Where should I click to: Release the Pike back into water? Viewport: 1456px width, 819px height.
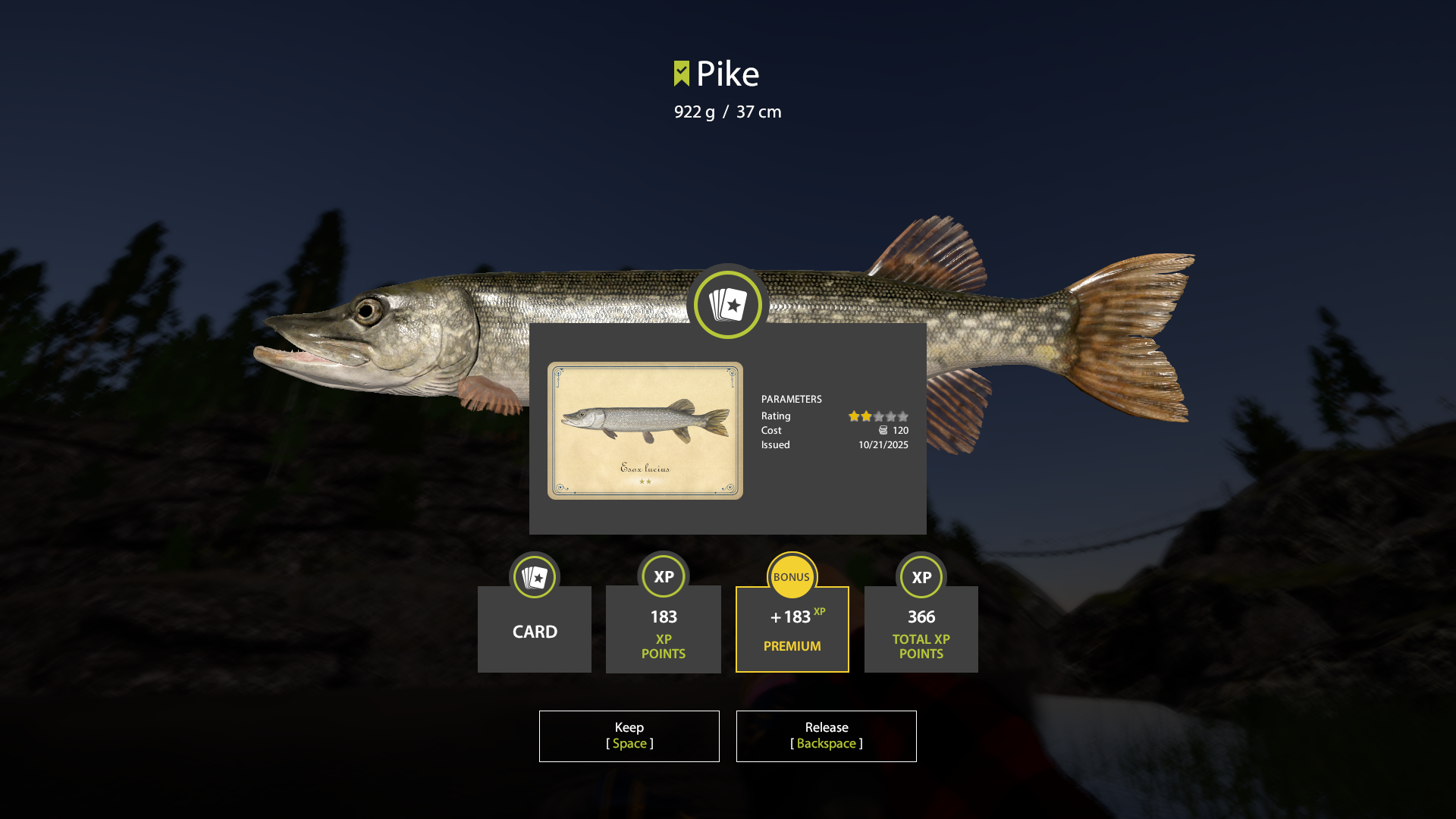pyautogui.click(x=826, y=736)
